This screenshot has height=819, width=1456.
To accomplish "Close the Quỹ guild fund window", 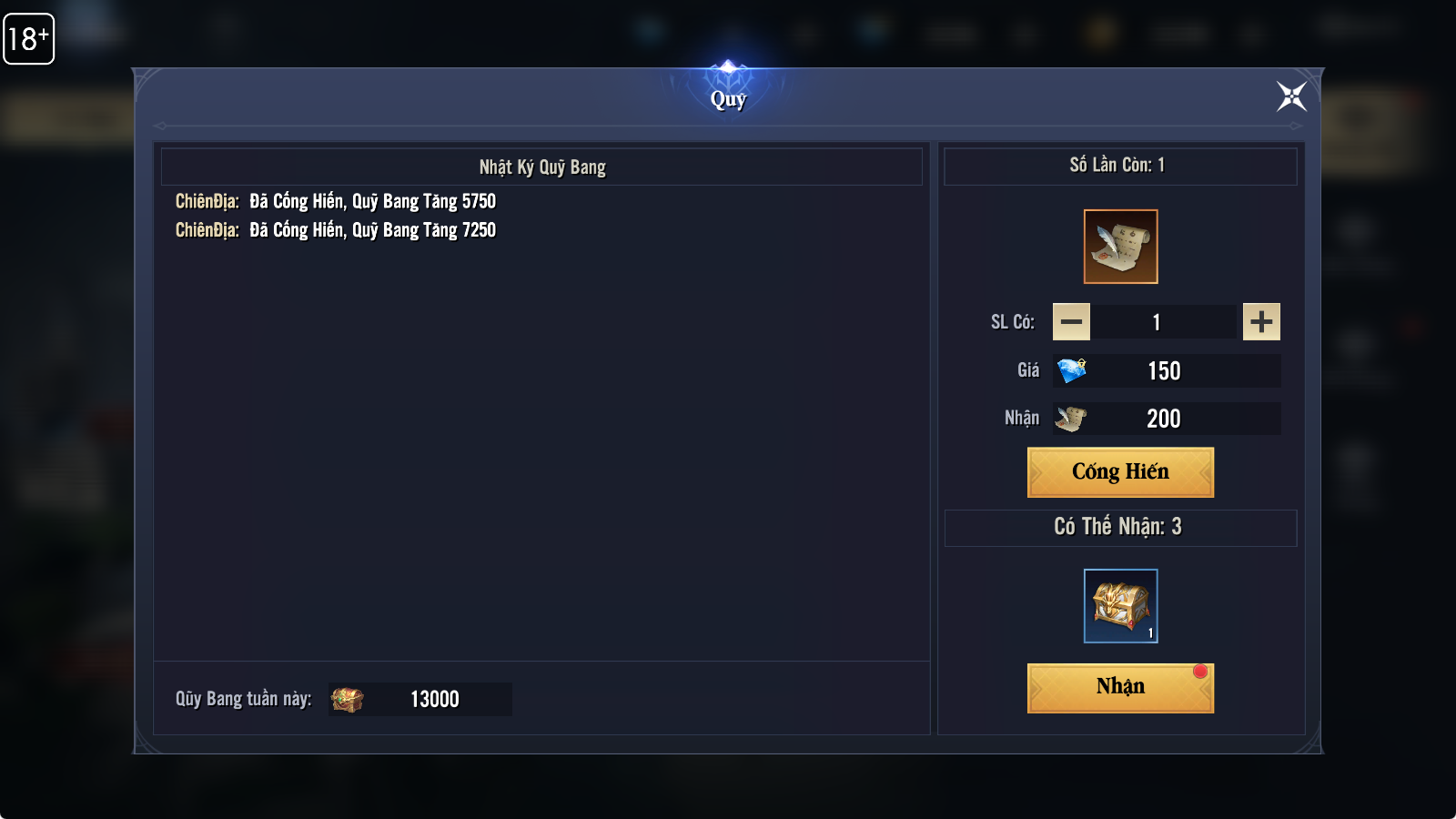I will coord(1291,96).
